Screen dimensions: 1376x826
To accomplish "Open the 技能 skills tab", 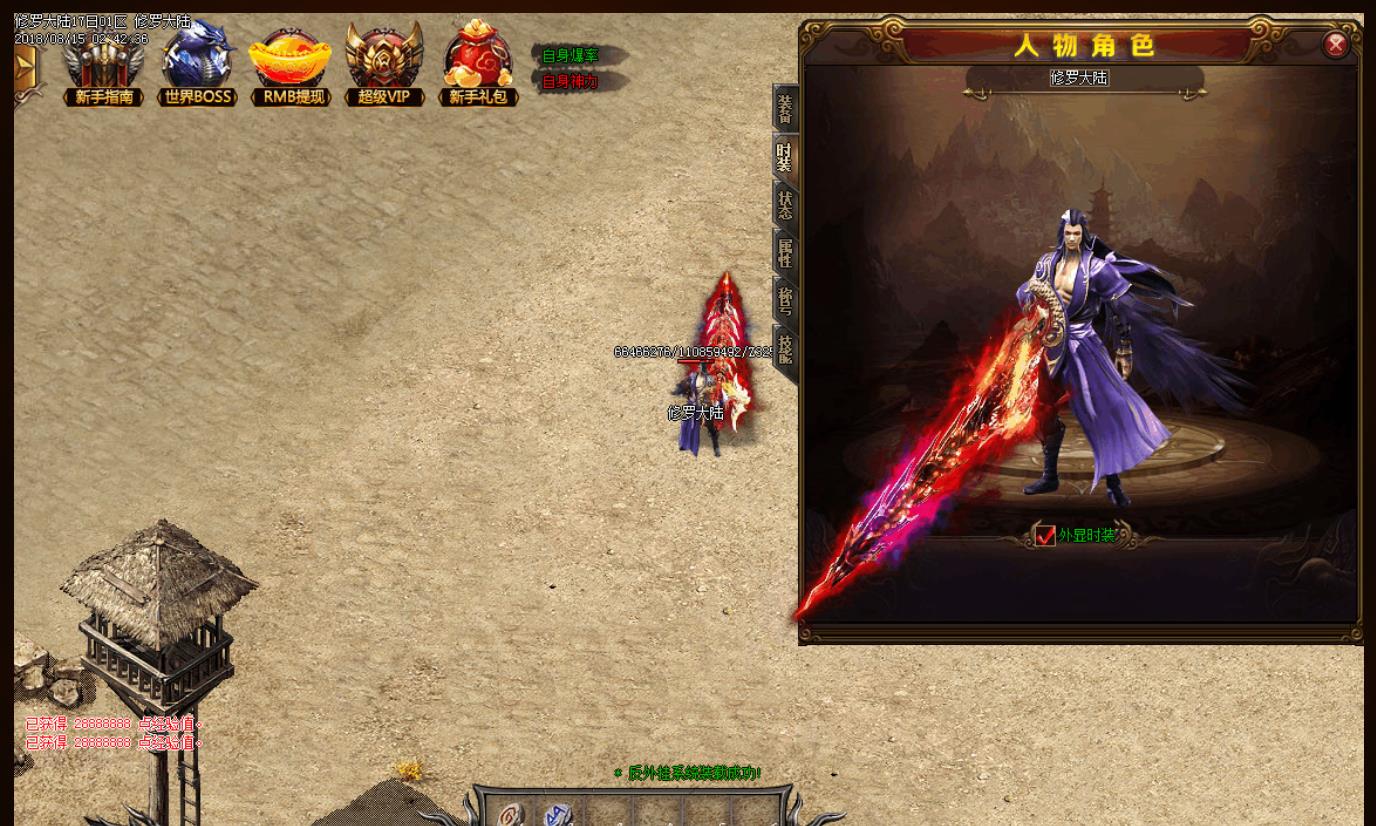I will (x=785, y=350).
